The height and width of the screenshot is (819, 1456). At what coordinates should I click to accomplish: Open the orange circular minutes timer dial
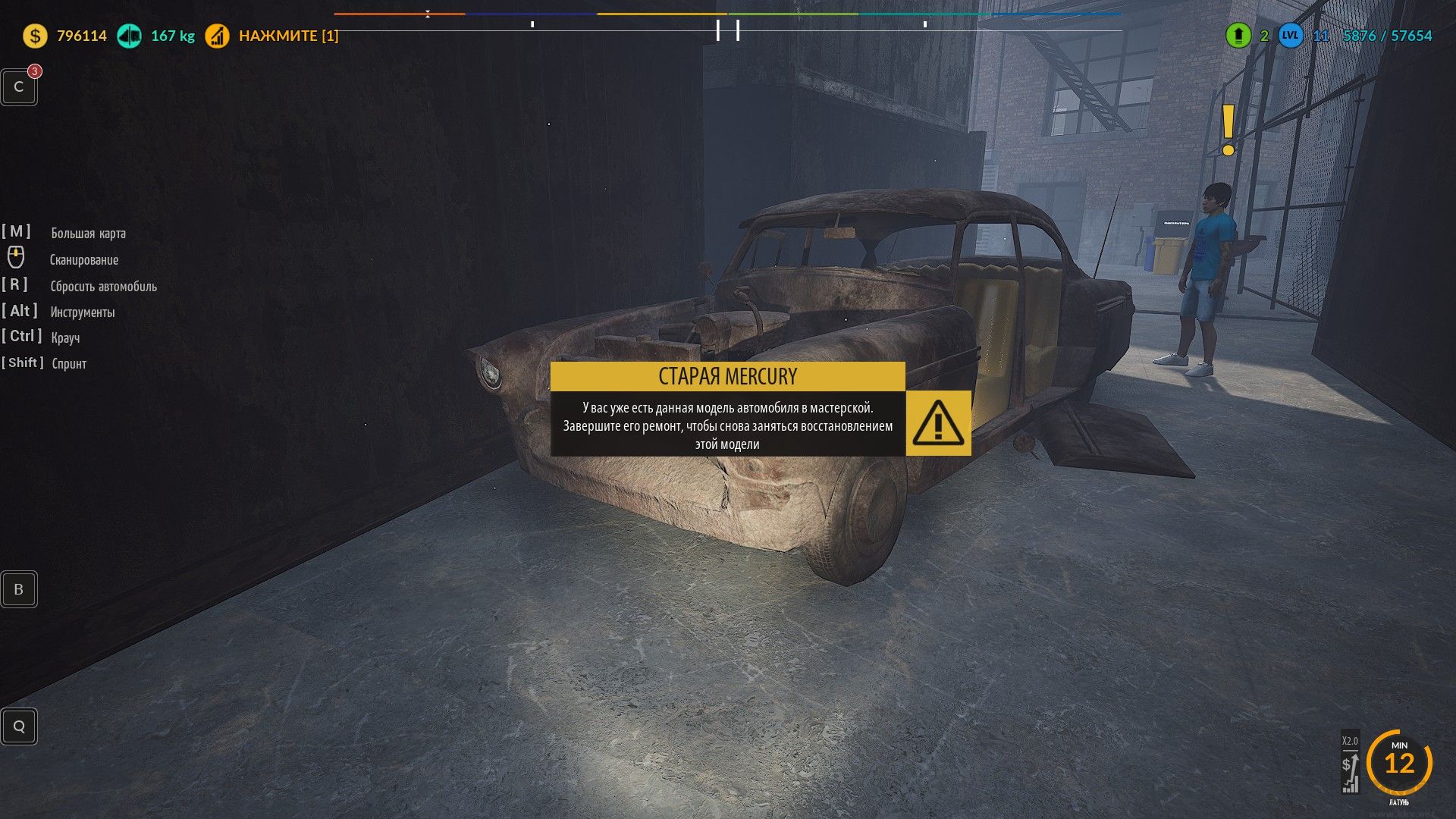1399,763
